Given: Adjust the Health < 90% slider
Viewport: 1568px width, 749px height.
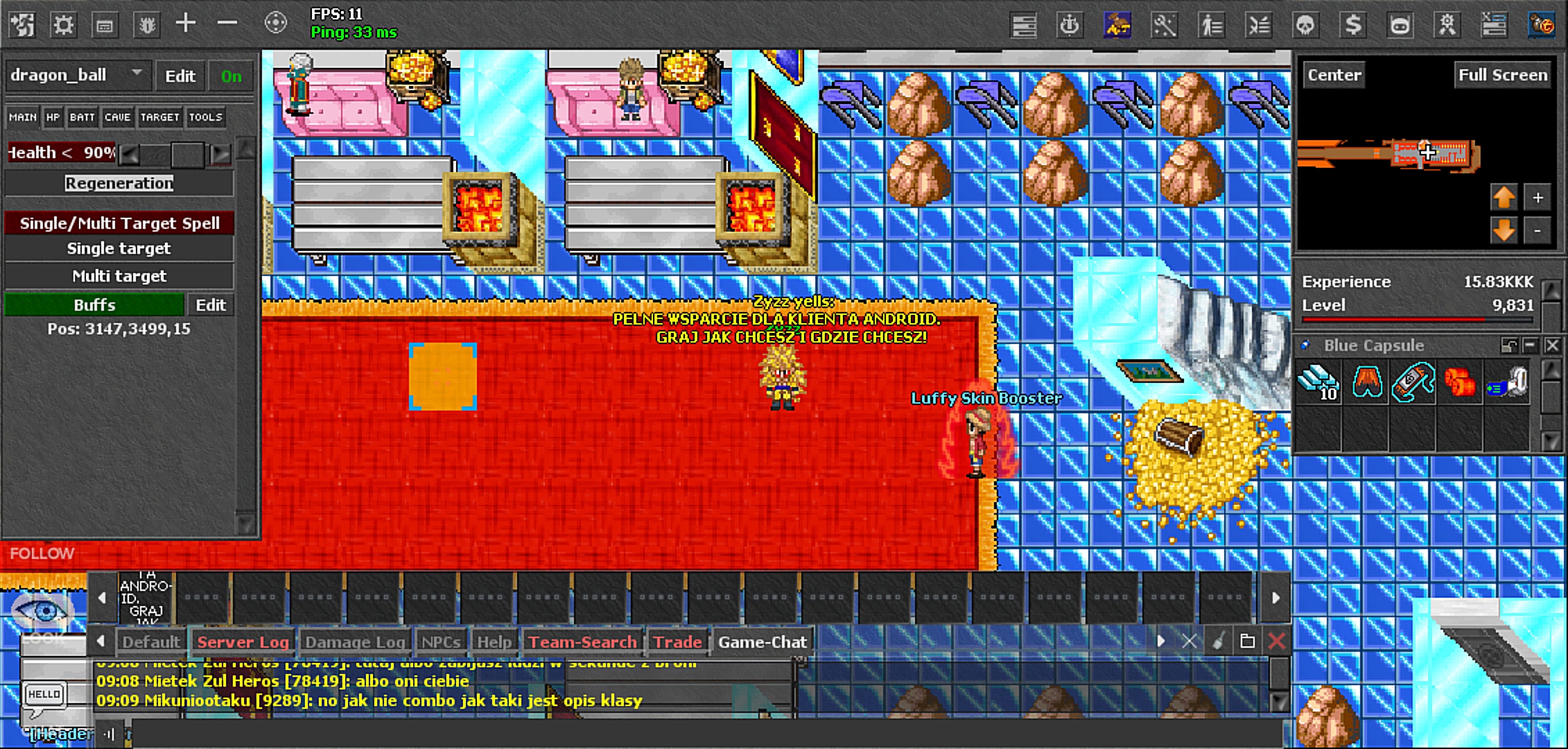Looking at the screenshot, I should tap(182, 153).
